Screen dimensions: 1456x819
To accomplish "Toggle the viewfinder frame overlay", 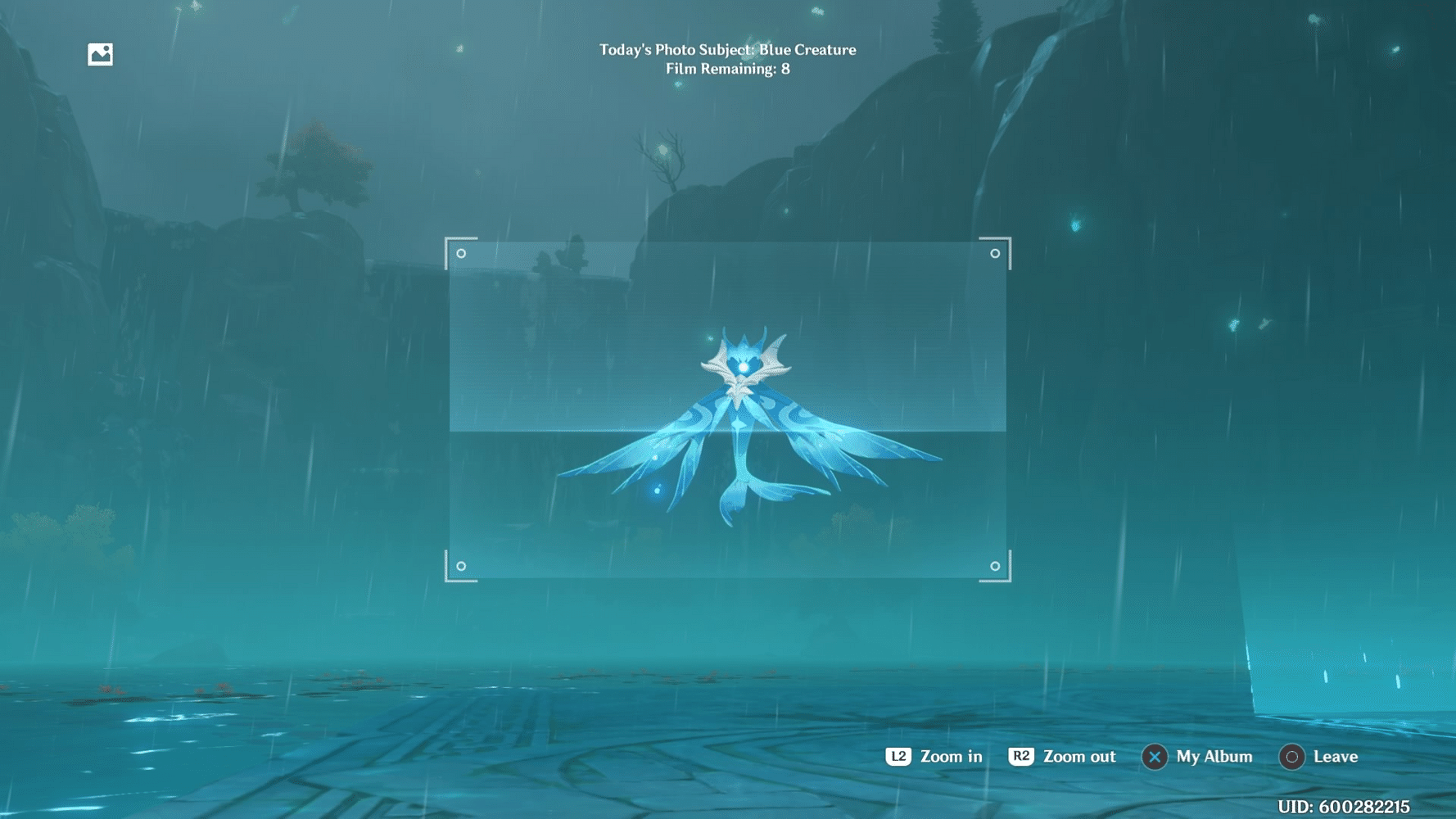I will click(x=728, y=409).
